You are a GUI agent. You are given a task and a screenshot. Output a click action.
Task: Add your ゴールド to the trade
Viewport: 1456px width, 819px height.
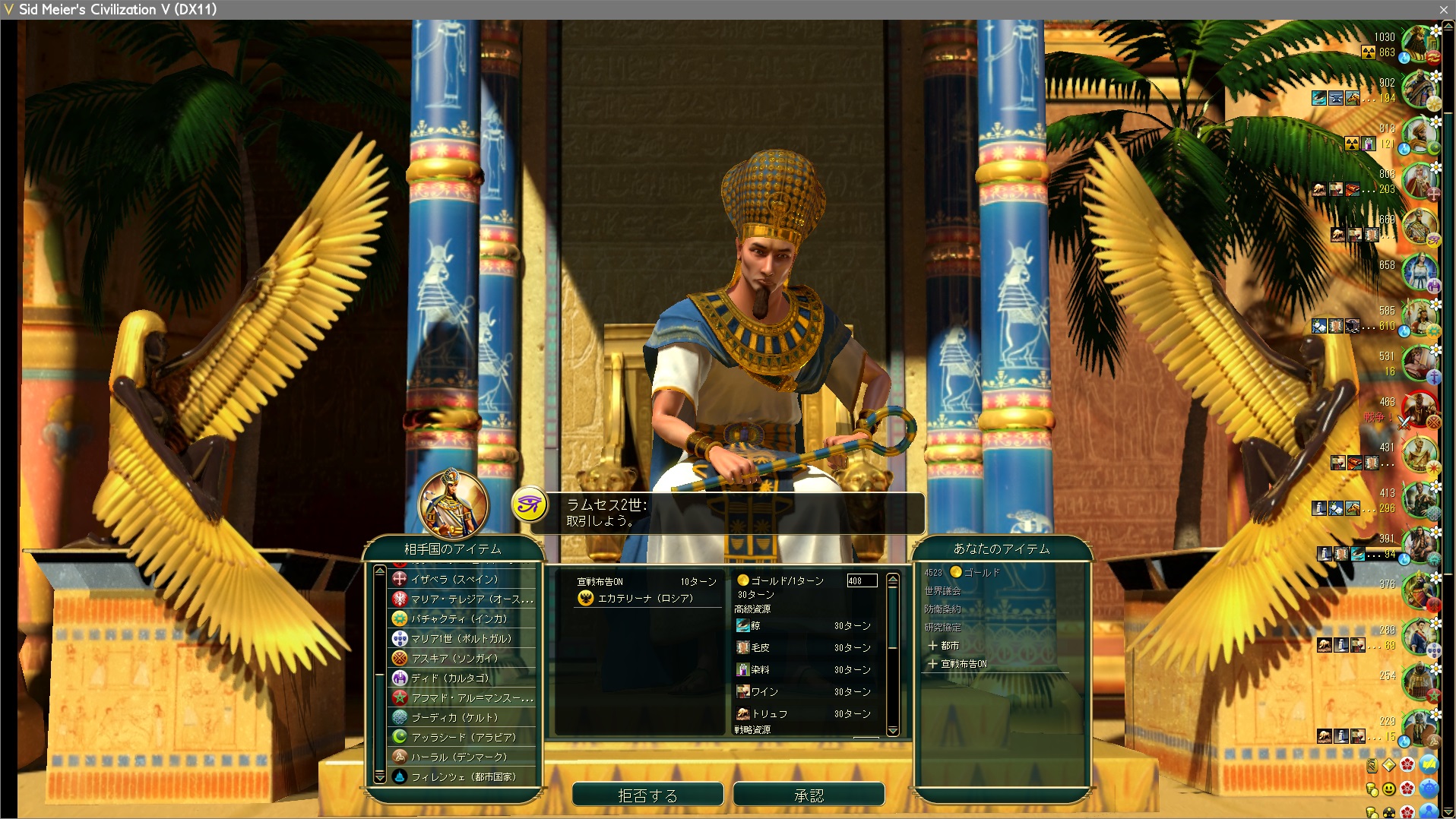[980, 573]
